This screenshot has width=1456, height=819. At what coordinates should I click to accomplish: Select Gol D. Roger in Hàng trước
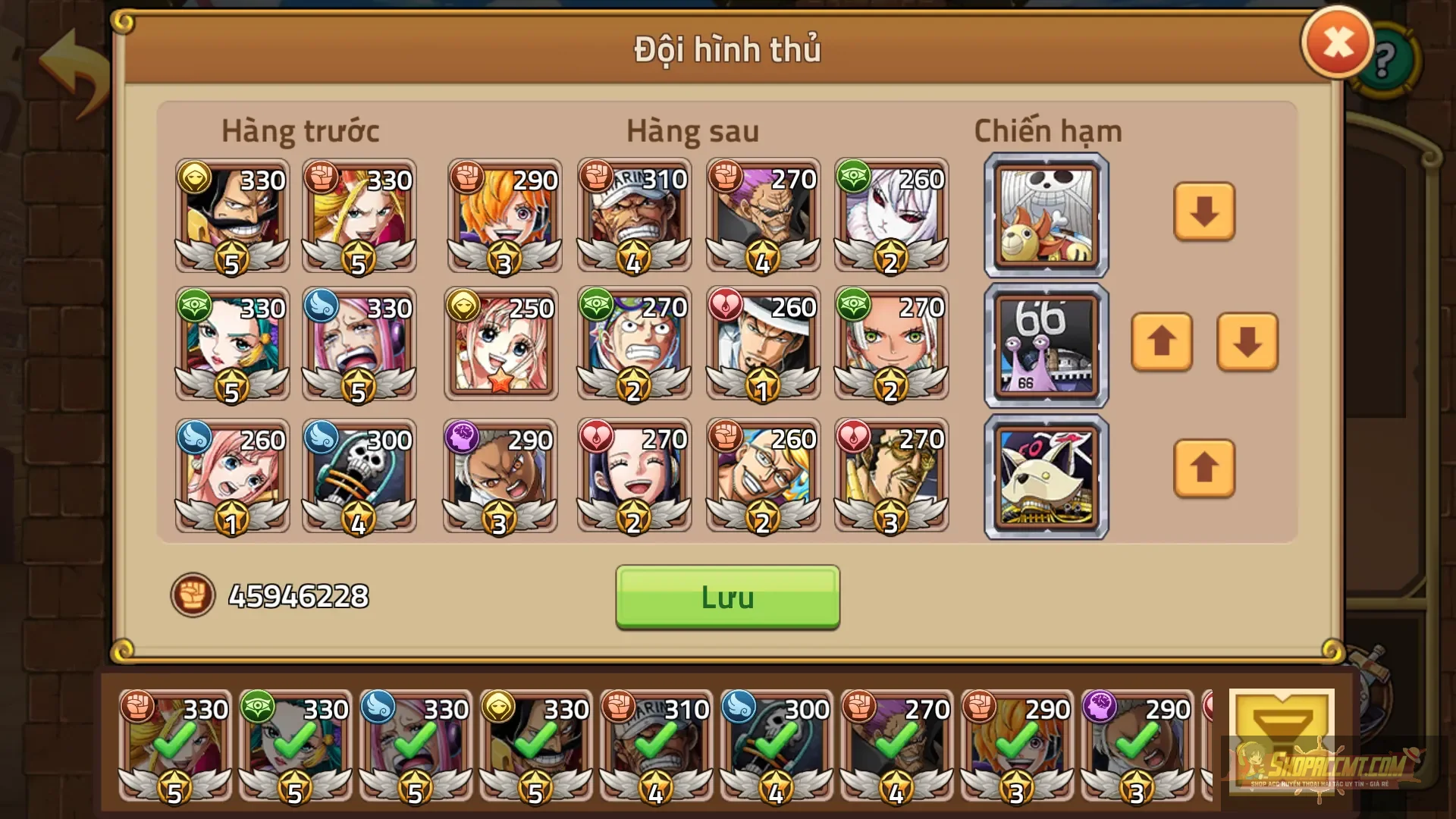pyautogui.click(x=231, y=216)
